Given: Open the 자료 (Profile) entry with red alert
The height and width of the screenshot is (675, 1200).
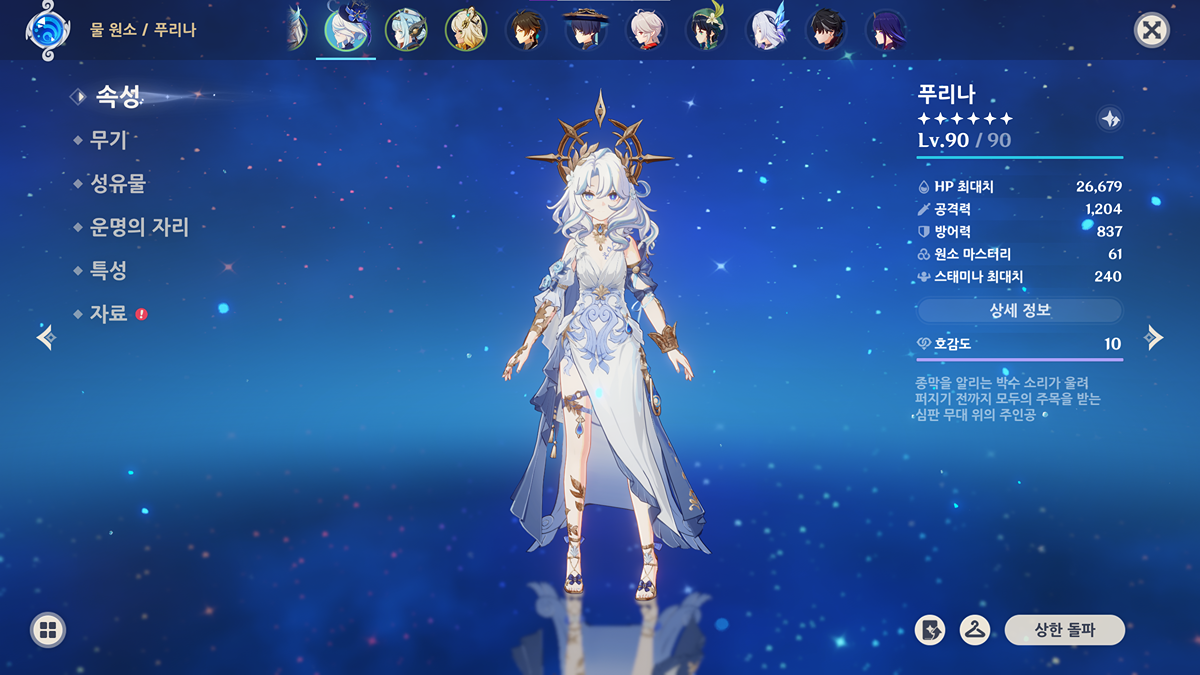Looking at the screenshot, I should point(109,313).
